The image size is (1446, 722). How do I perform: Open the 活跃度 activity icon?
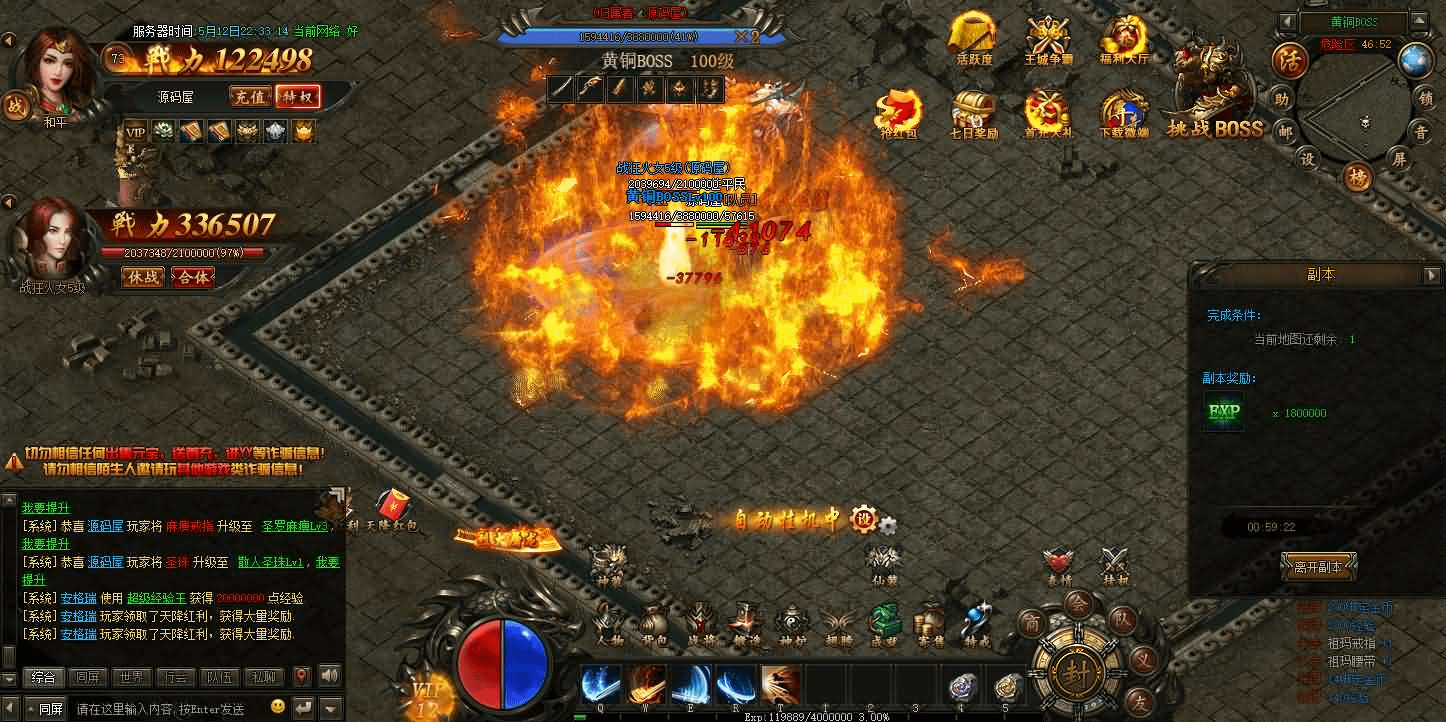coord(974,39)
